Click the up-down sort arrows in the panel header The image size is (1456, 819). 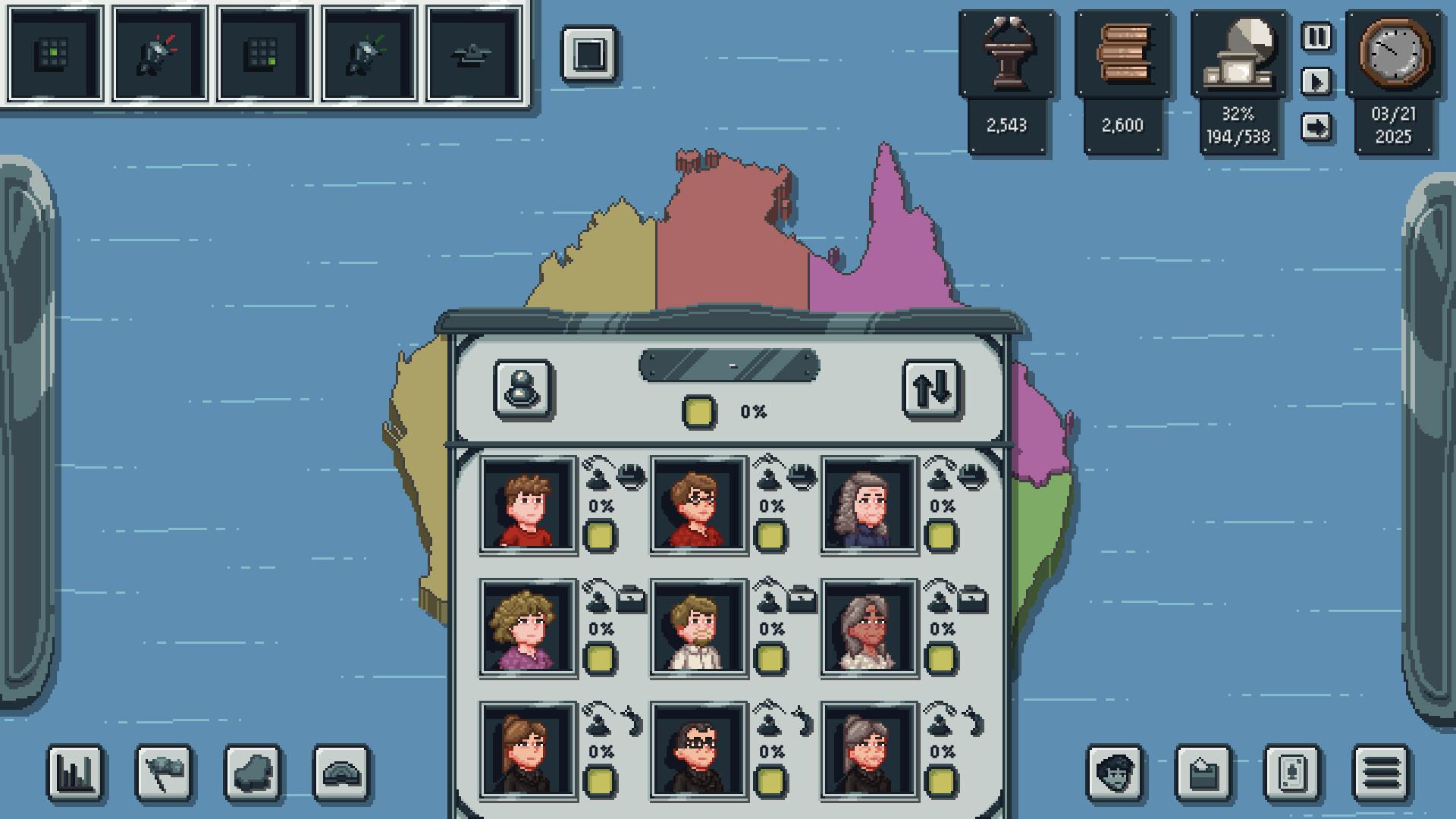(x=930, y=388)
